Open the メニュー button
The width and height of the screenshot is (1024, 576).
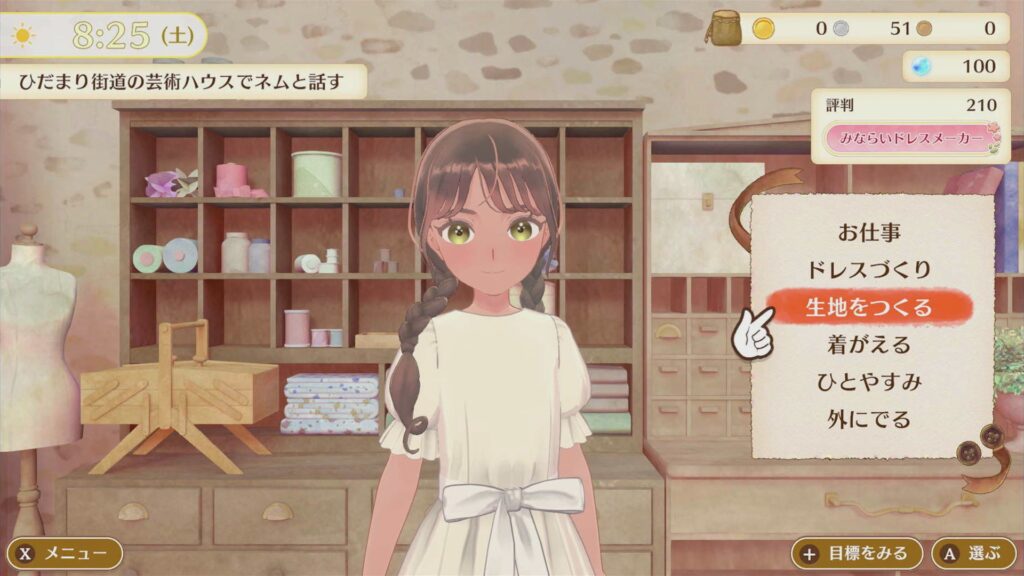[65, 553]
